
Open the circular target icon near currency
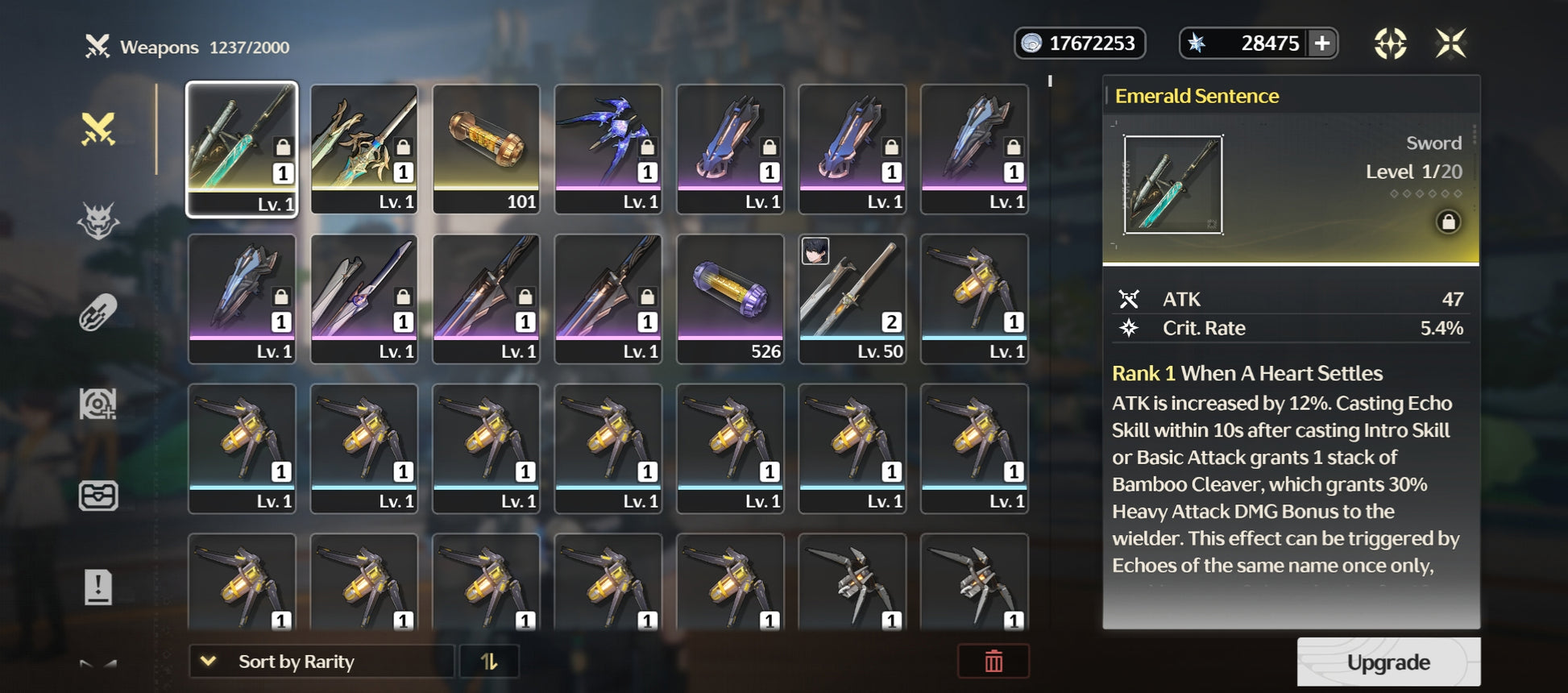coord(1390,44)
